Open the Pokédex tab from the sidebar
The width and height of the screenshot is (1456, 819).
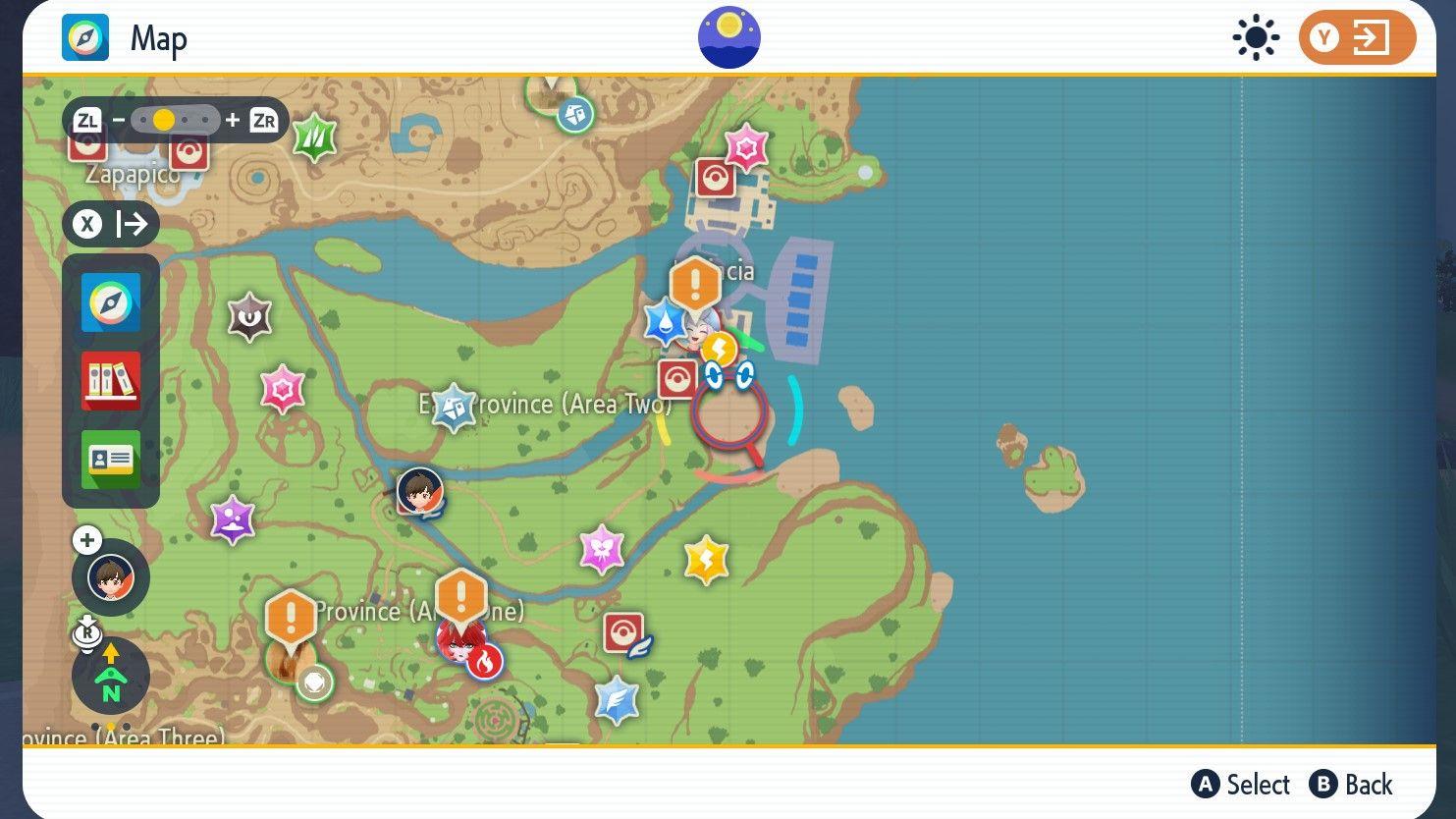coord(110,381)
